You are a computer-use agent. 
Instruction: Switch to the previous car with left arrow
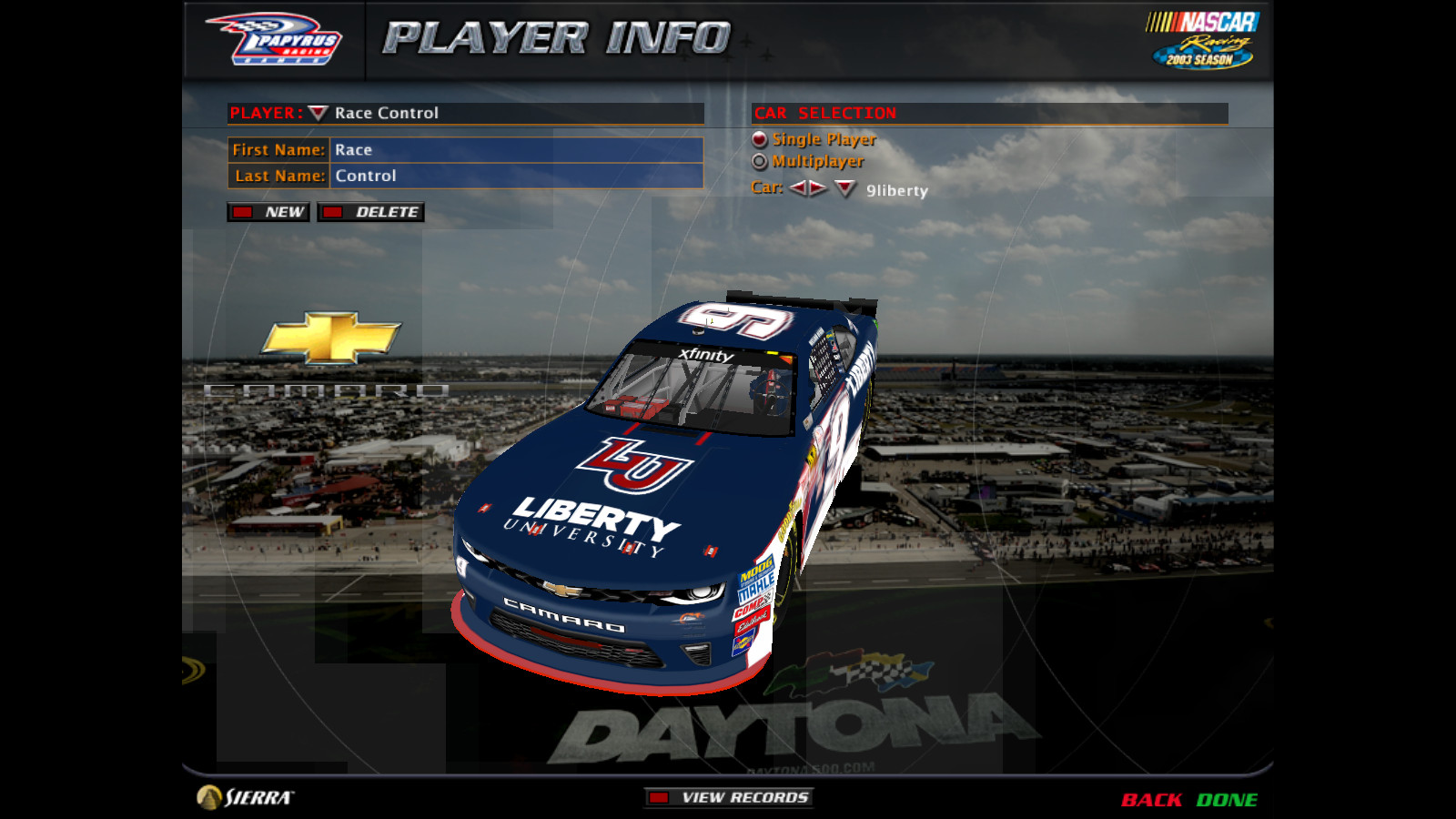[798, 188]
